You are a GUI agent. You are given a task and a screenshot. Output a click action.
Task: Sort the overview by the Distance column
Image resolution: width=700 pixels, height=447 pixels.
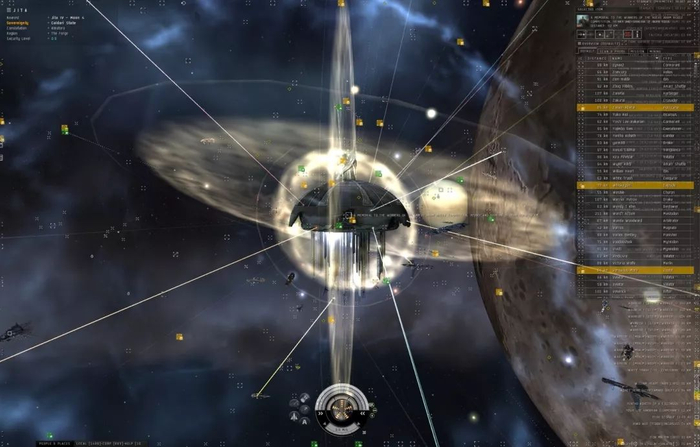point(598,58)
